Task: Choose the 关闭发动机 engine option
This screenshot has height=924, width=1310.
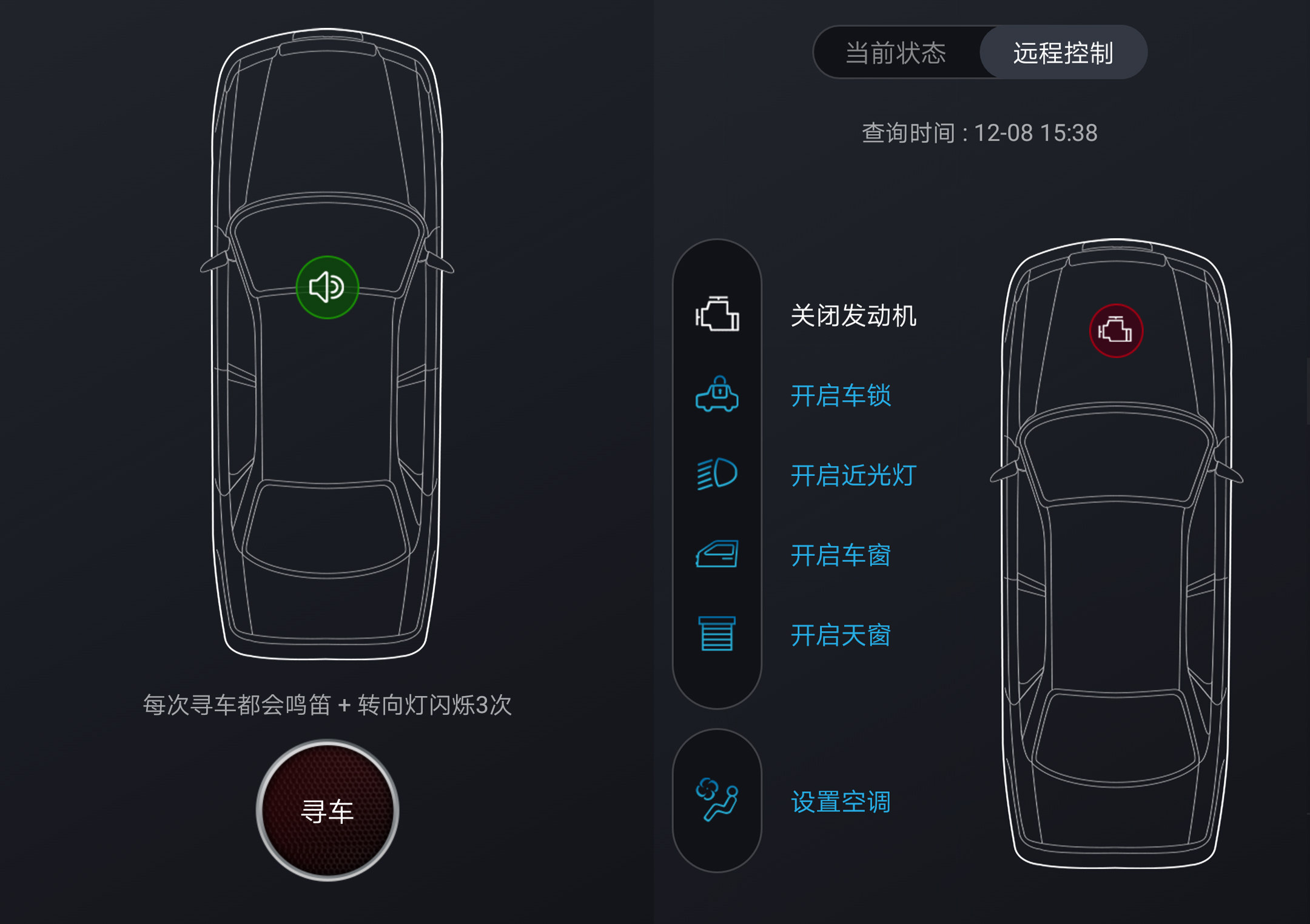Action: [853, 316]
